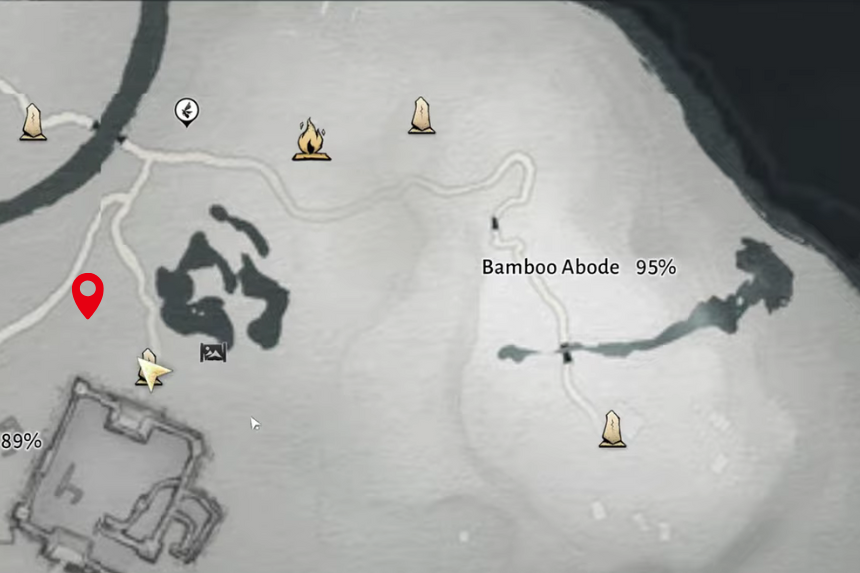Open the landscape picture map marker
This screenshot has width=860, height=573.
(x=213, y=352)
